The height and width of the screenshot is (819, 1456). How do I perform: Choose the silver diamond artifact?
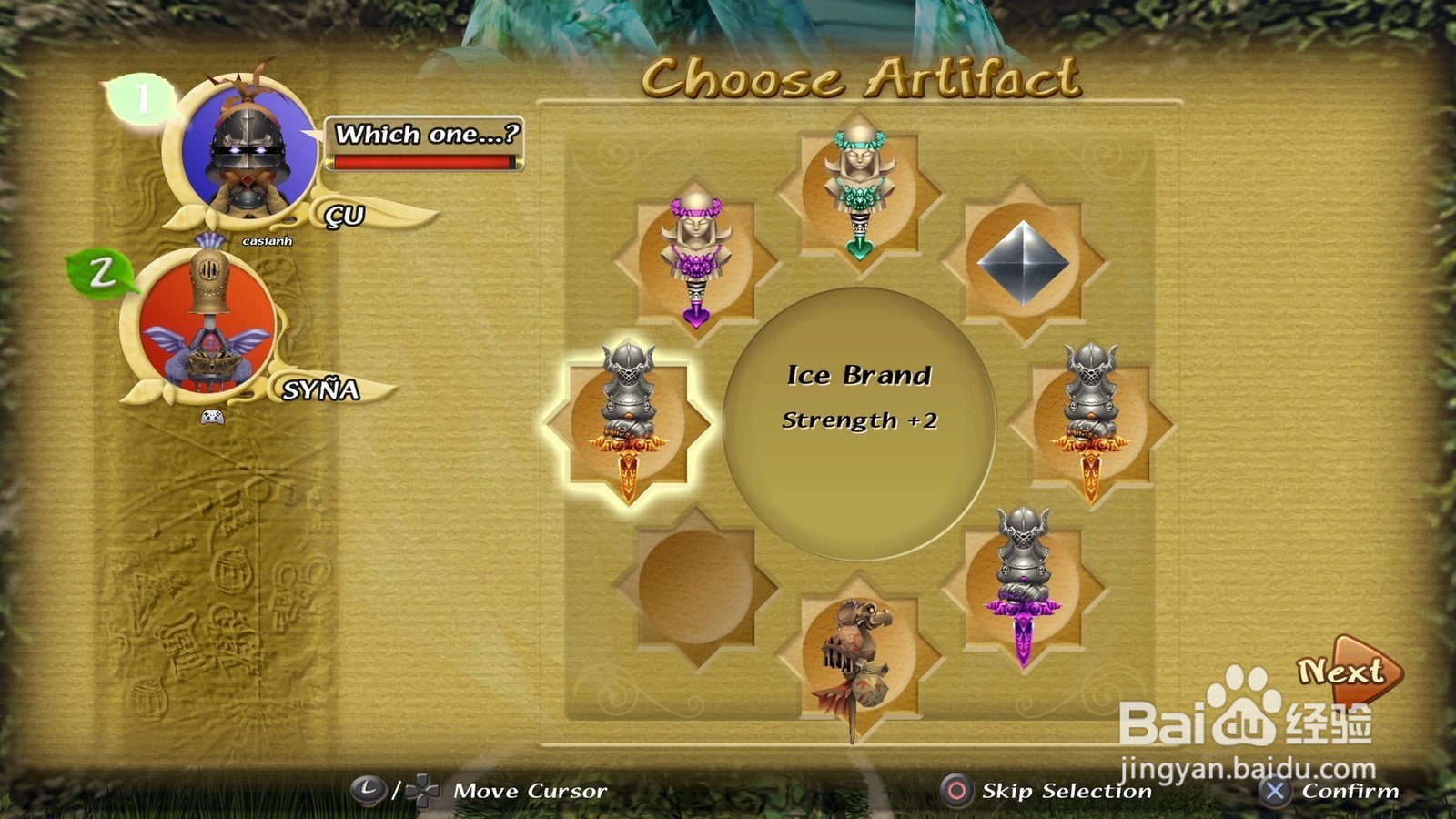1023,262
